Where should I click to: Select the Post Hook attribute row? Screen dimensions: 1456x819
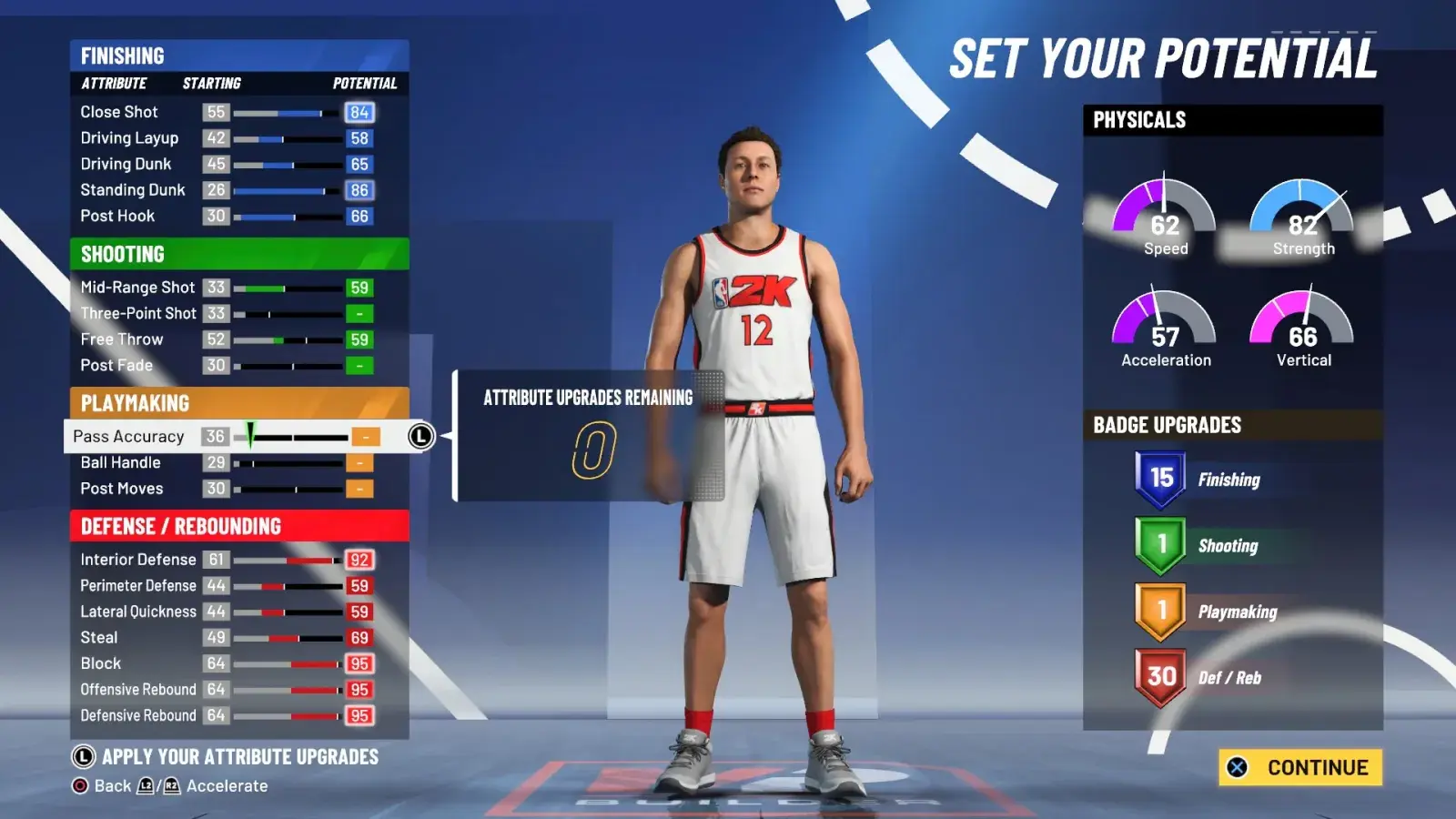click(227, 217)
